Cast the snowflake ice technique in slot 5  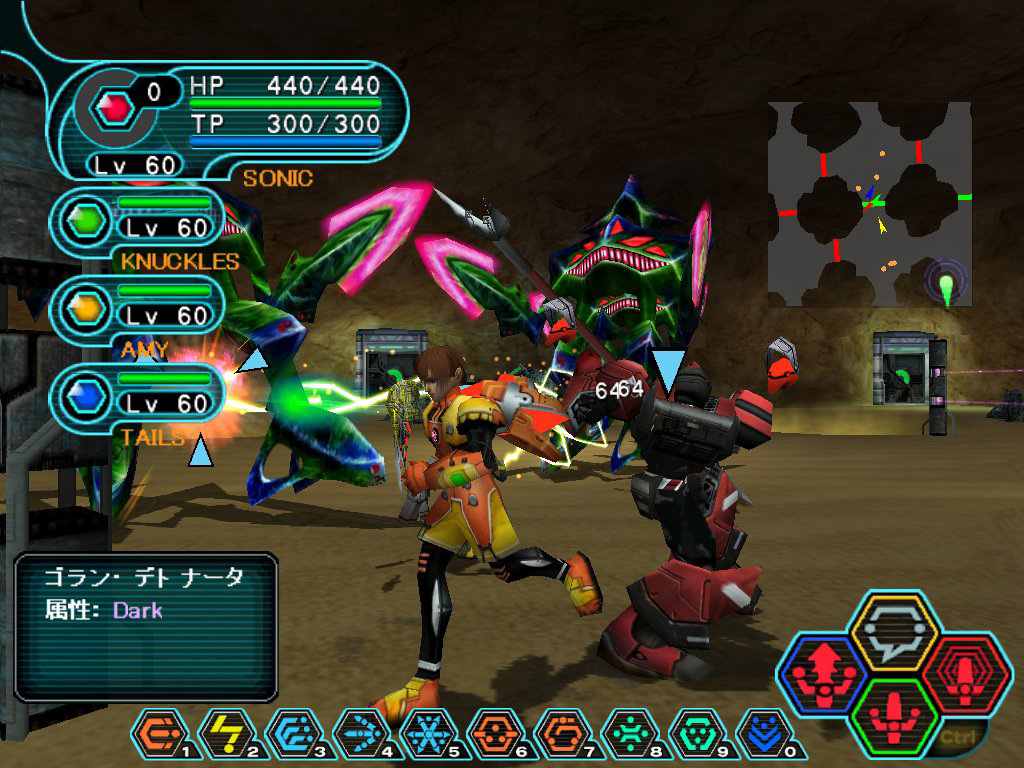click(426, 734)
